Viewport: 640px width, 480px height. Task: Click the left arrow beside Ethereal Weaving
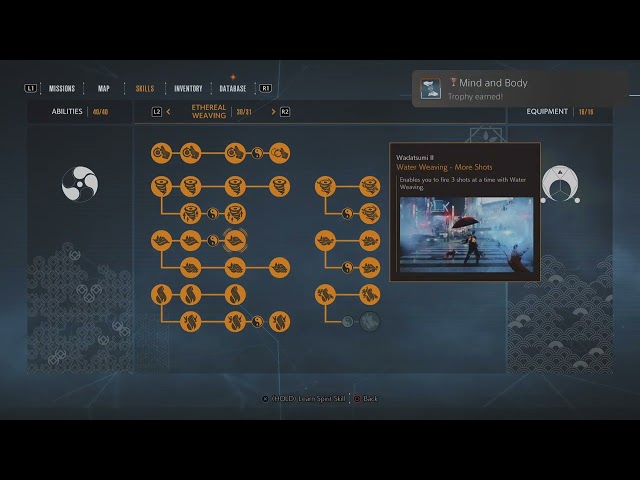point(168,112)
